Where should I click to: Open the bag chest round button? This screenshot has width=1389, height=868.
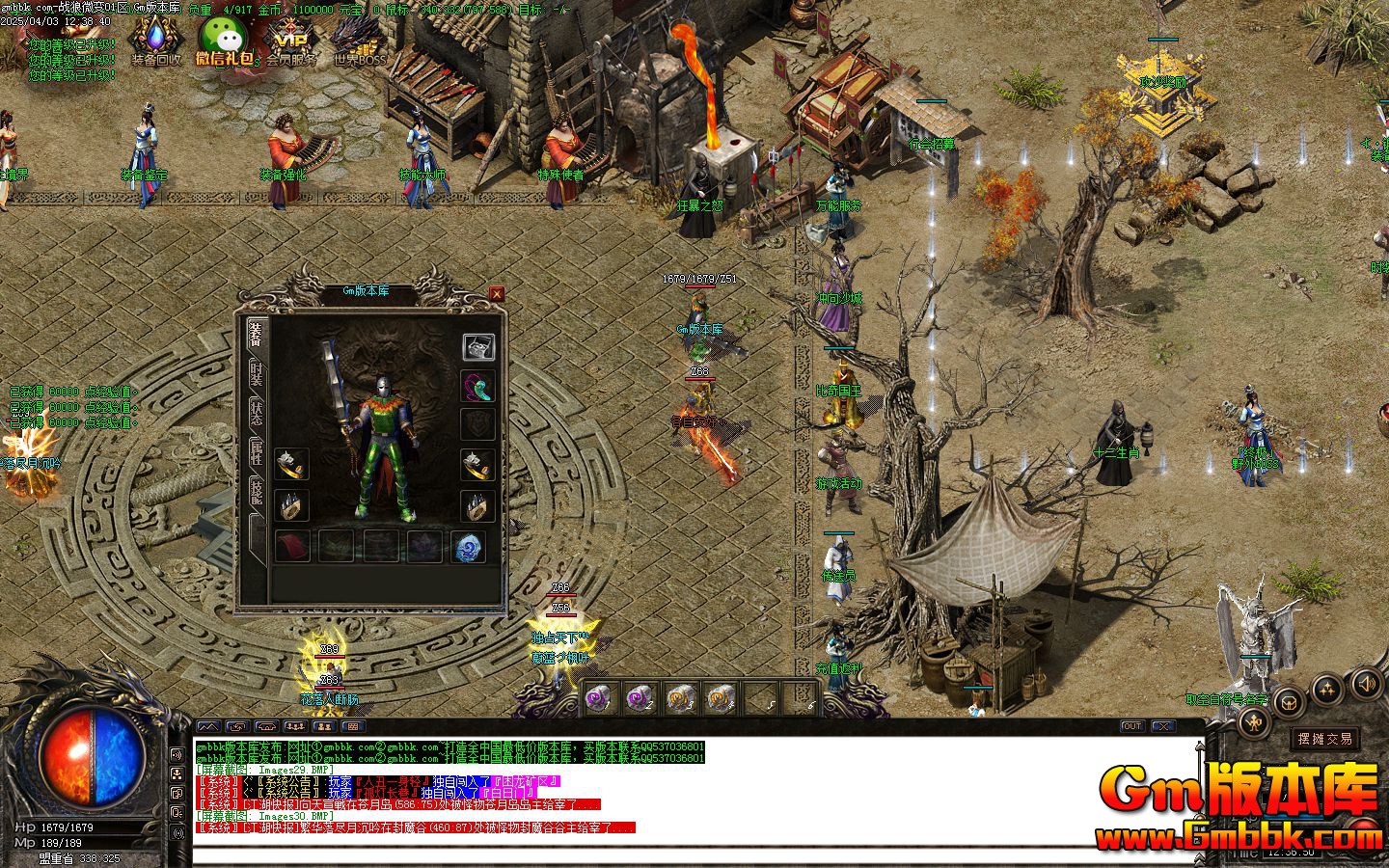pos(1289,704)
